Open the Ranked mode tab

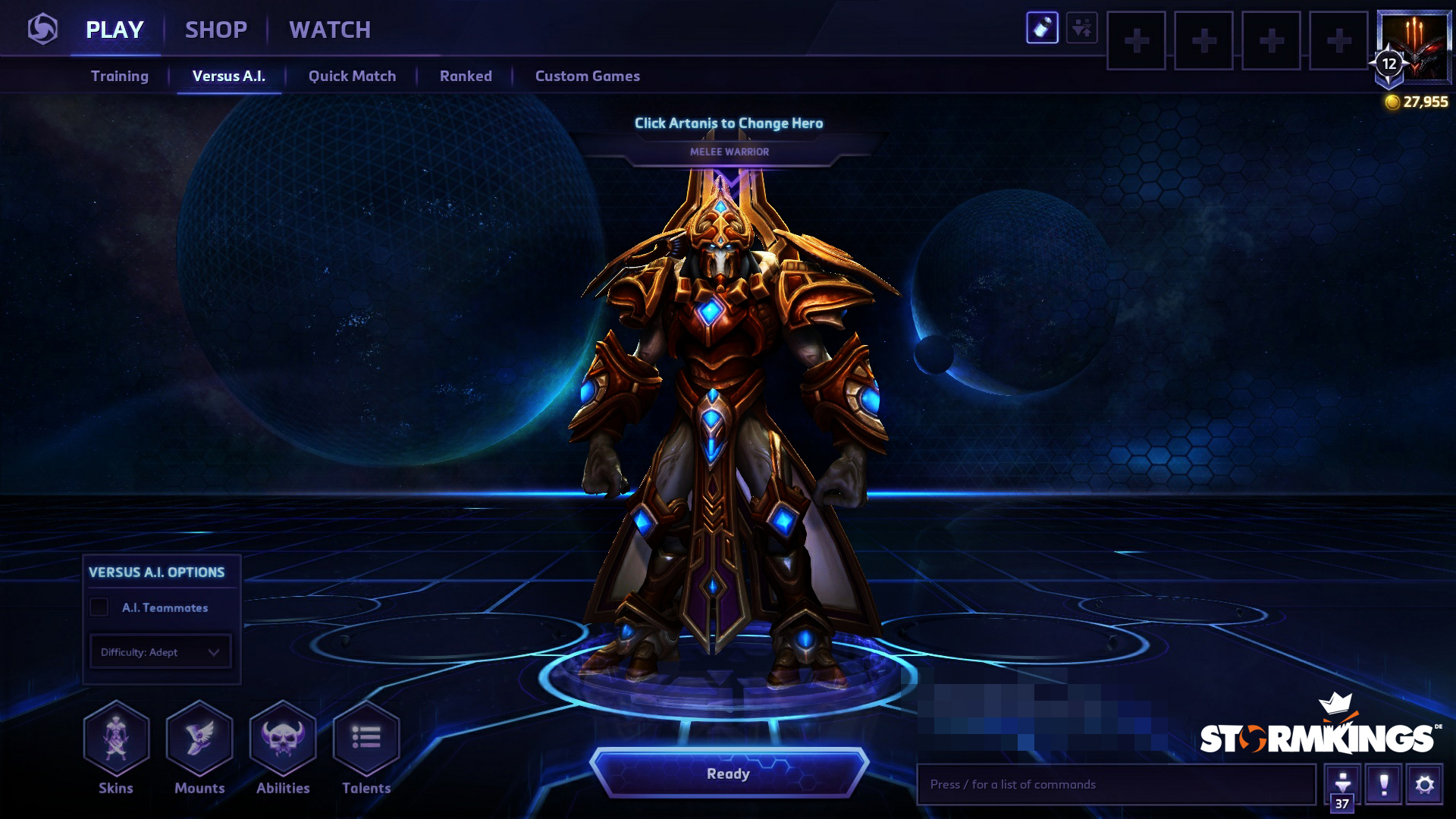click(x=466, y=76)
